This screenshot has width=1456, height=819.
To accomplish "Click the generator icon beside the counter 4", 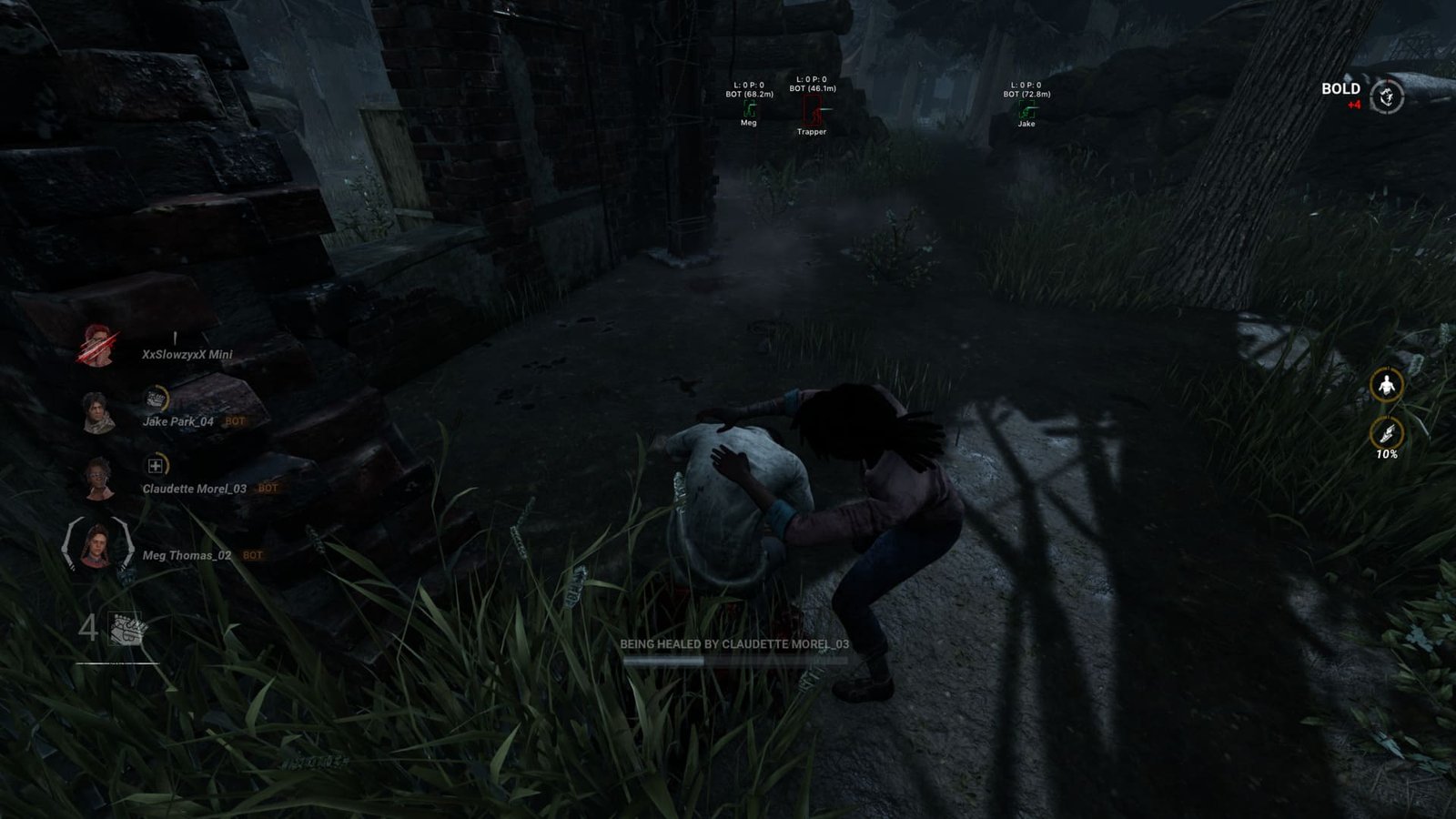I will click(x=128, y=630).
